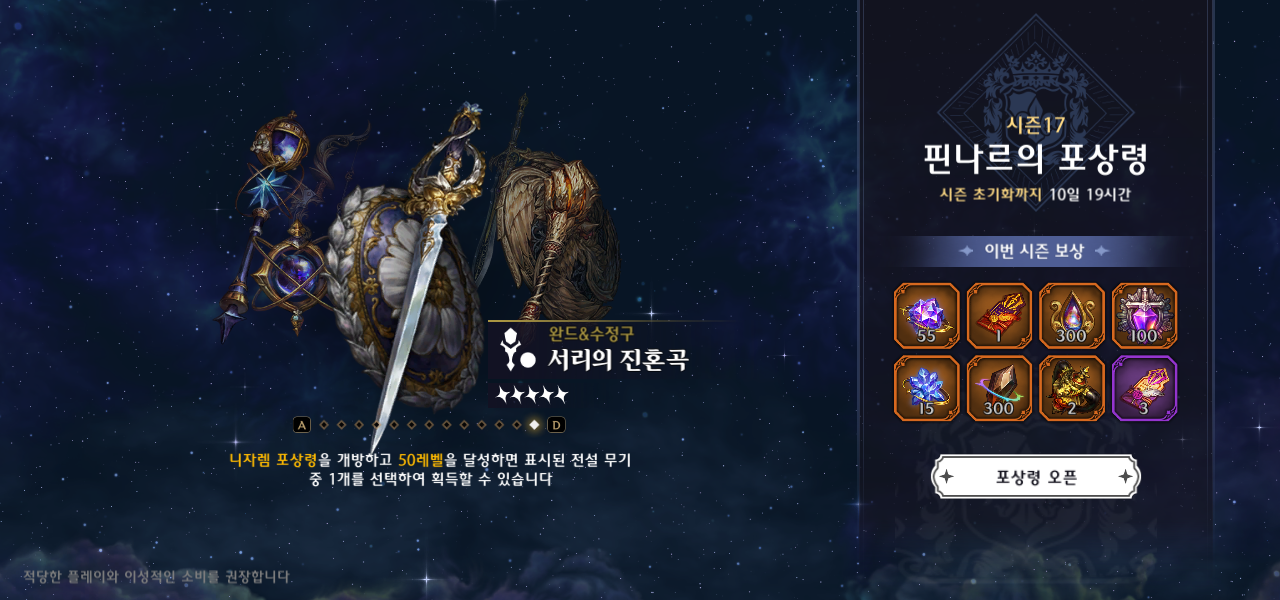Select the teardrop gem reward (300)
Screen dimensions: 1280x600
(x=1072, y=316)
